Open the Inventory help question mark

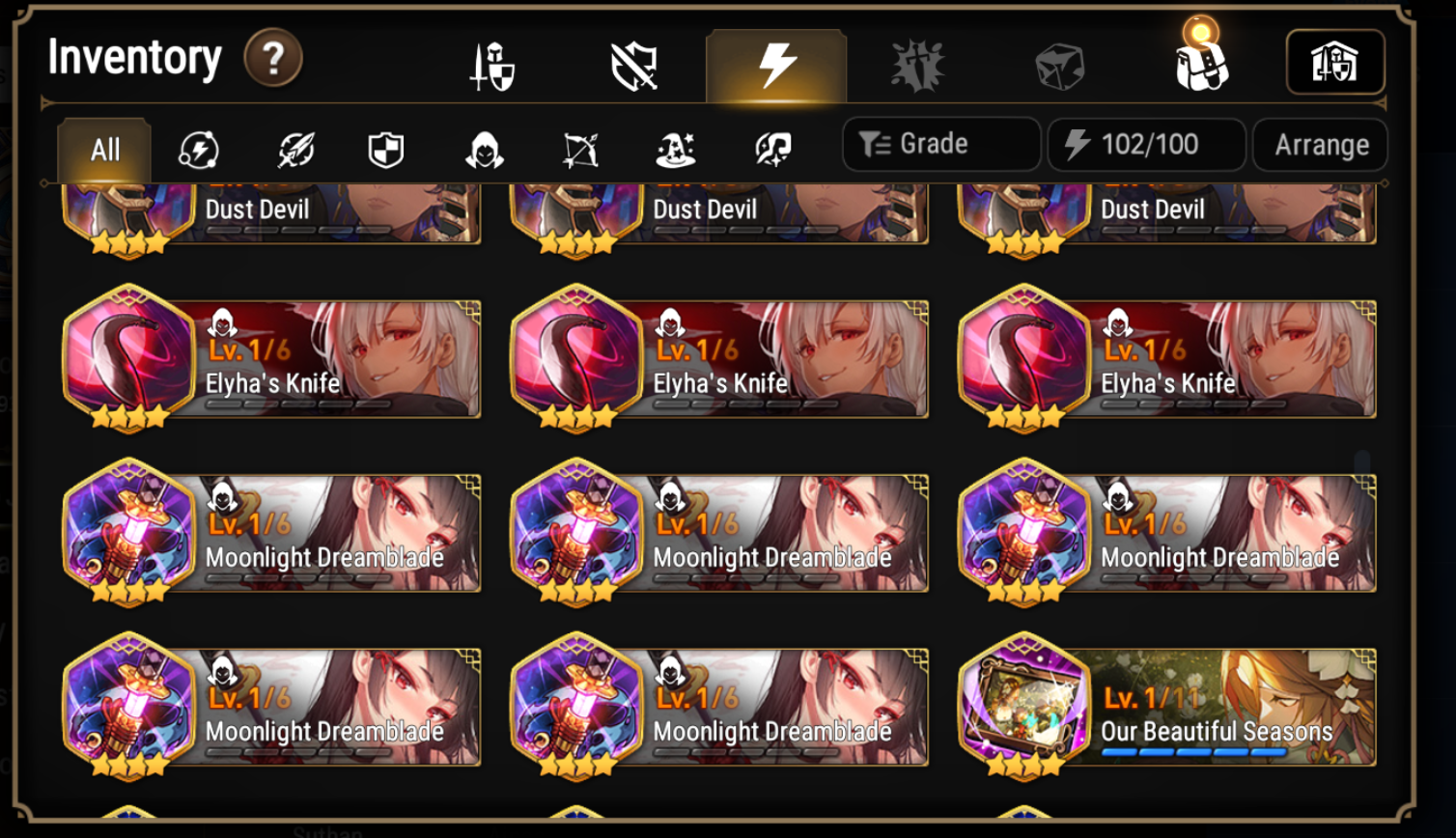pyautogui.click(x=273, y=58)
